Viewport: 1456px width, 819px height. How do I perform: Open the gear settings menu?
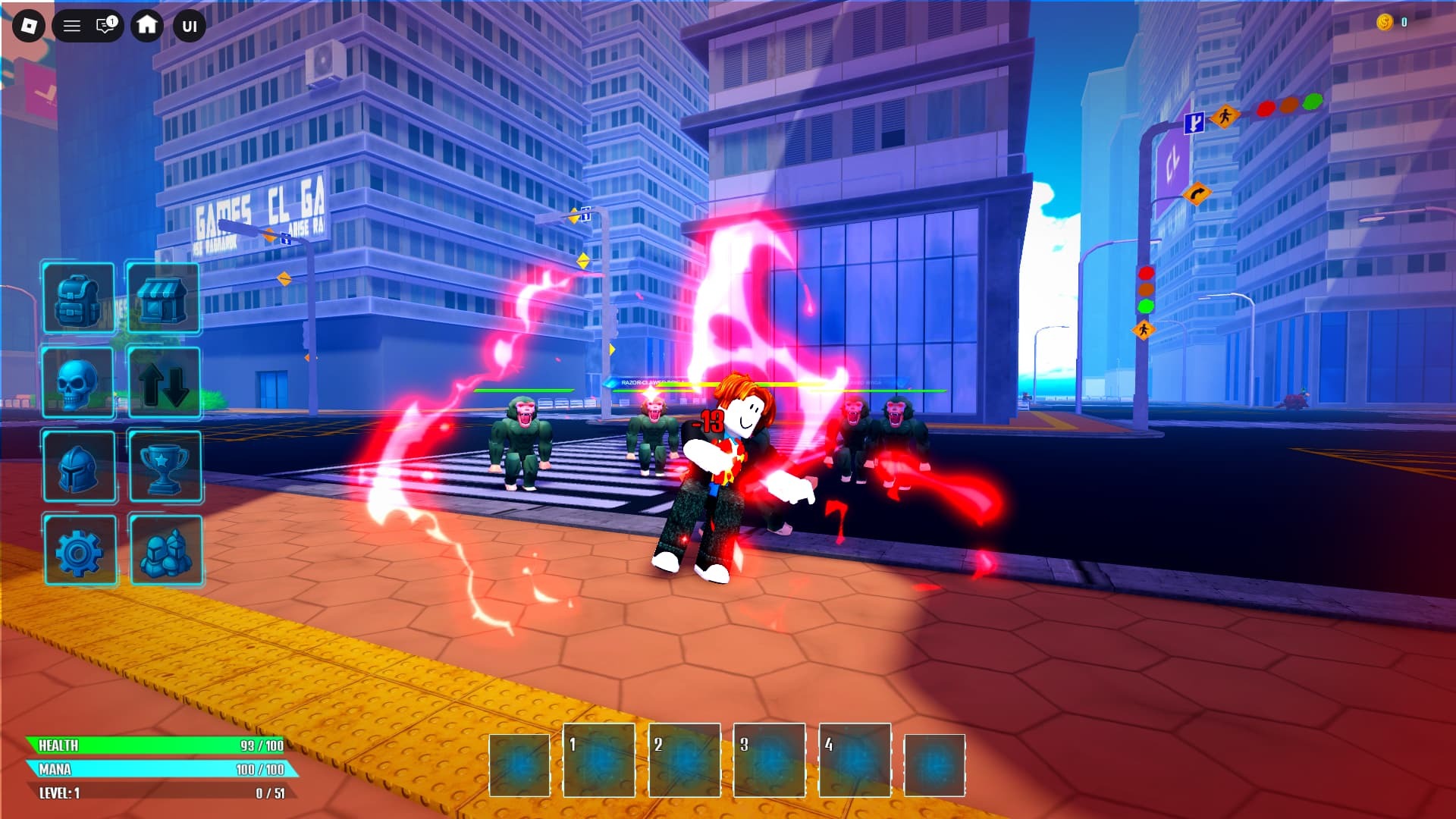pos(80,551)
